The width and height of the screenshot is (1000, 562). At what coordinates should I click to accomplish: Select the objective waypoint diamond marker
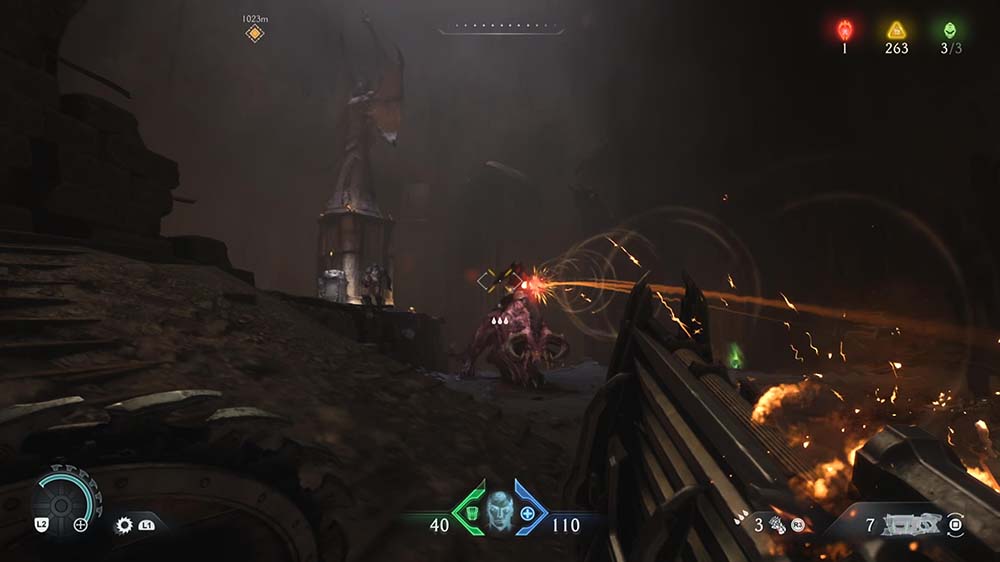(x=255, y=34)
